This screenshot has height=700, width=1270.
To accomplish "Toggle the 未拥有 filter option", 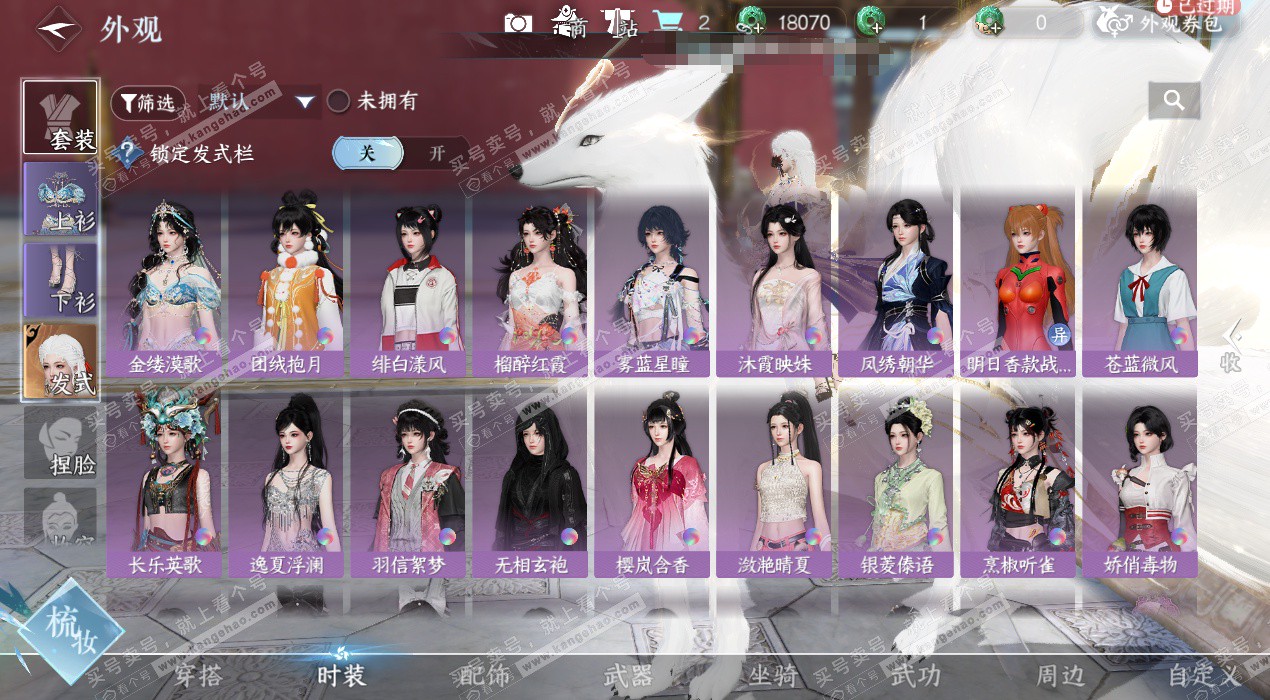I will [372, 101].
